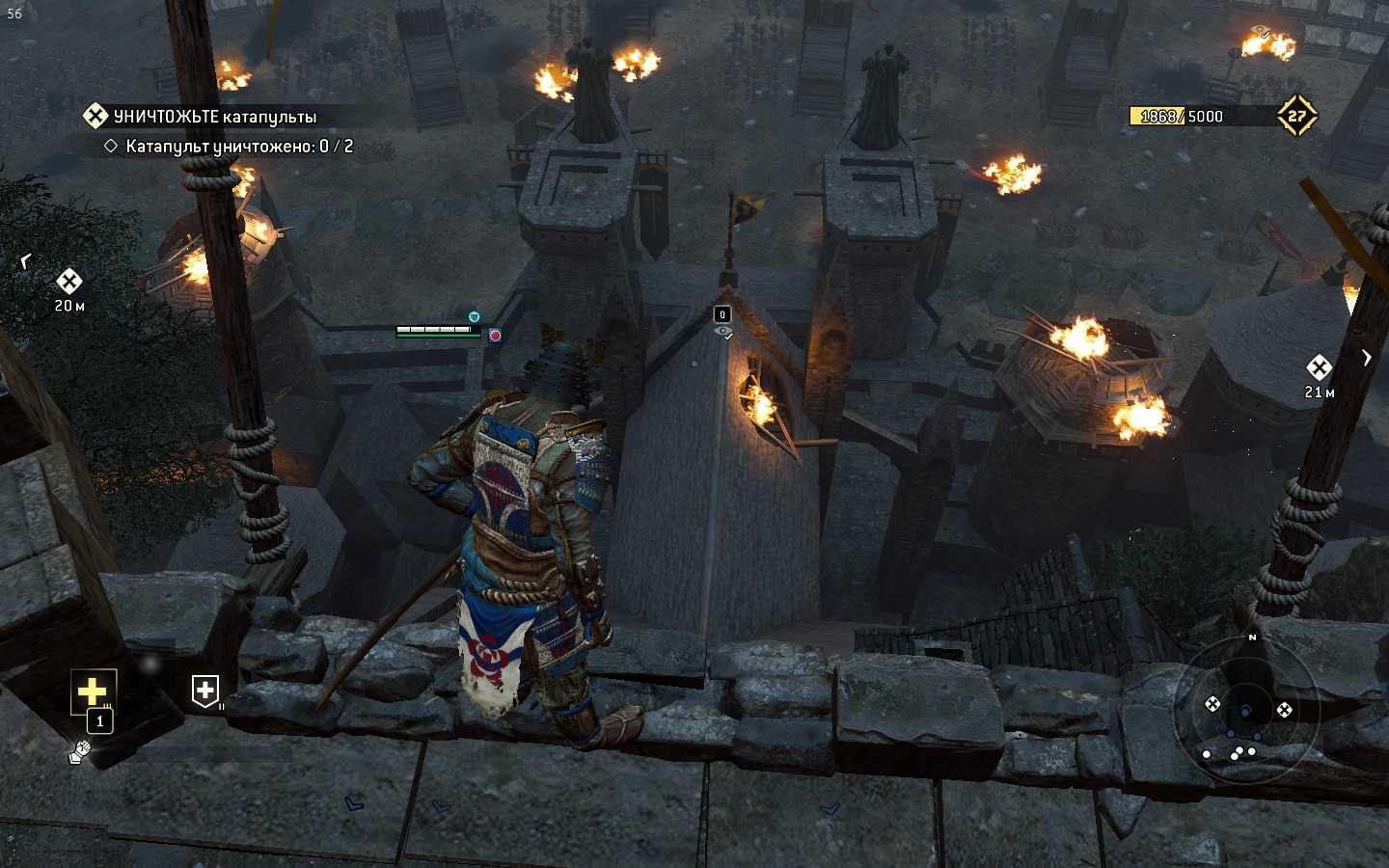
Task: Select the objective marker showing 21 м
Action: coord(1319,367)
